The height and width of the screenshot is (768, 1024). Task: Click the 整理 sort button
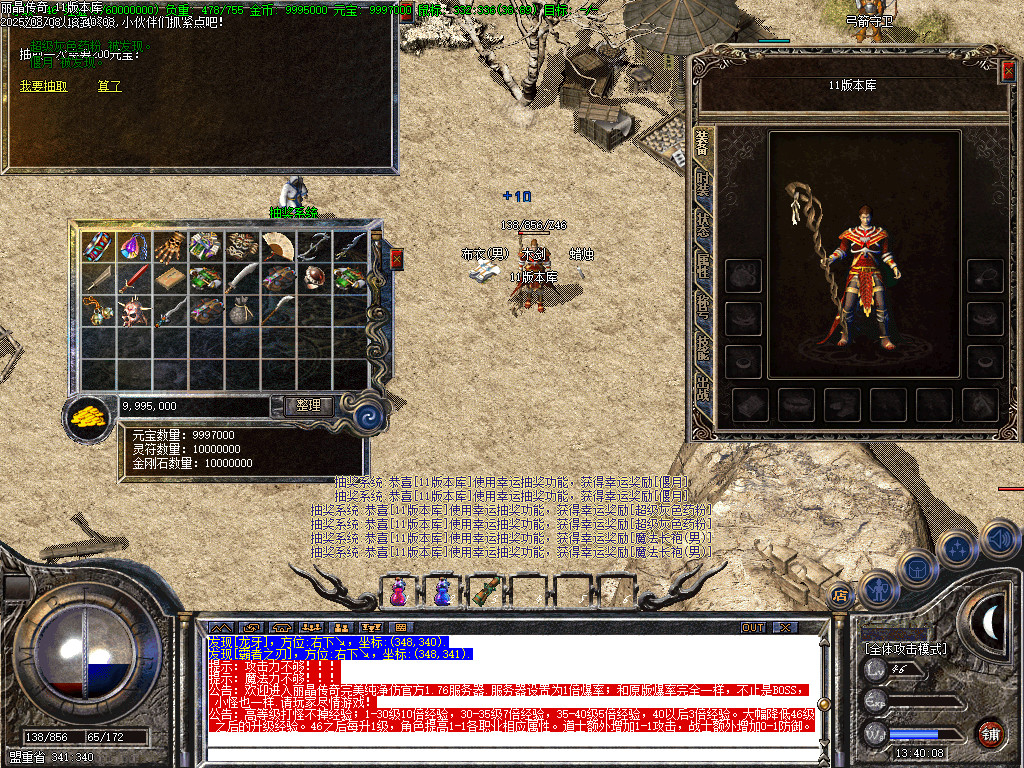click(308, 406)
